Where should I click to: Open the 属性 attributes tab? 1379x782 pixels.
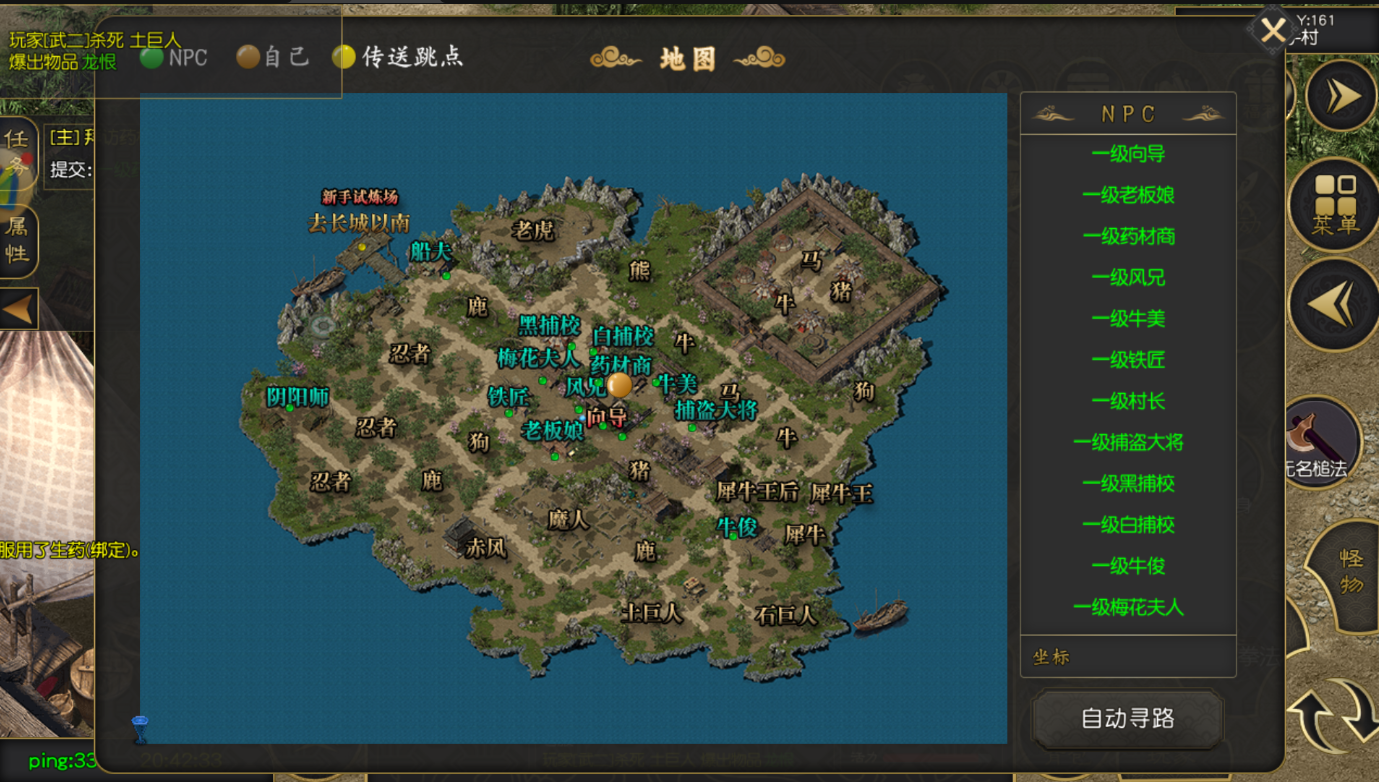(x=18, y=240)
